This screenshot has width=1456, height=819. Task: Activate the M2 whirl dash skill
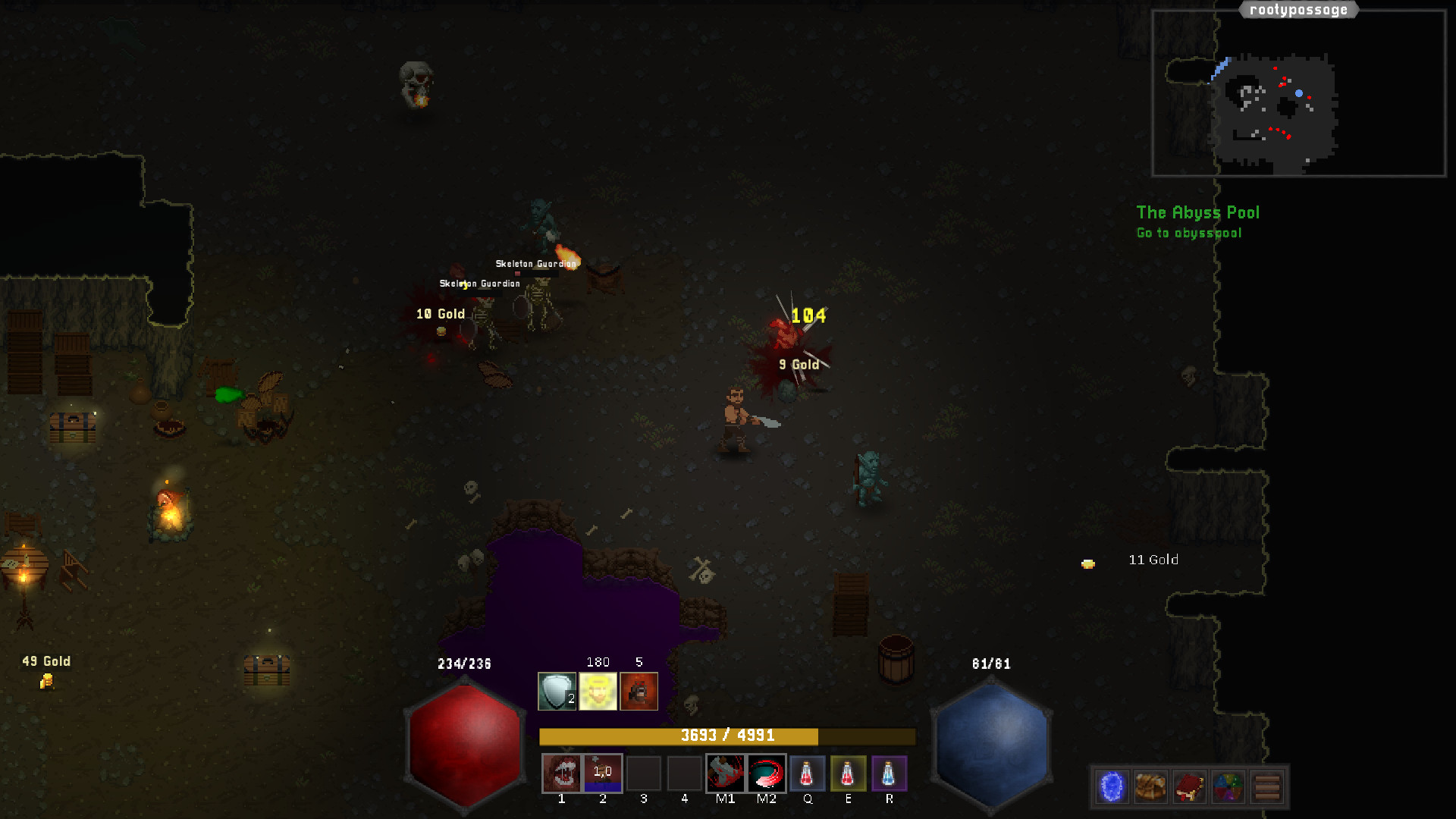[x=766, y=773]
